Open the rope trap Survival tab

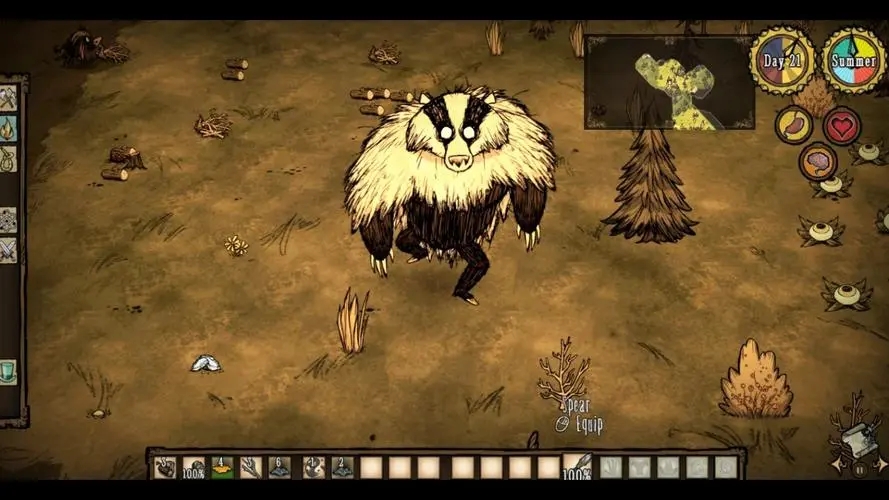tap(8, 158)
